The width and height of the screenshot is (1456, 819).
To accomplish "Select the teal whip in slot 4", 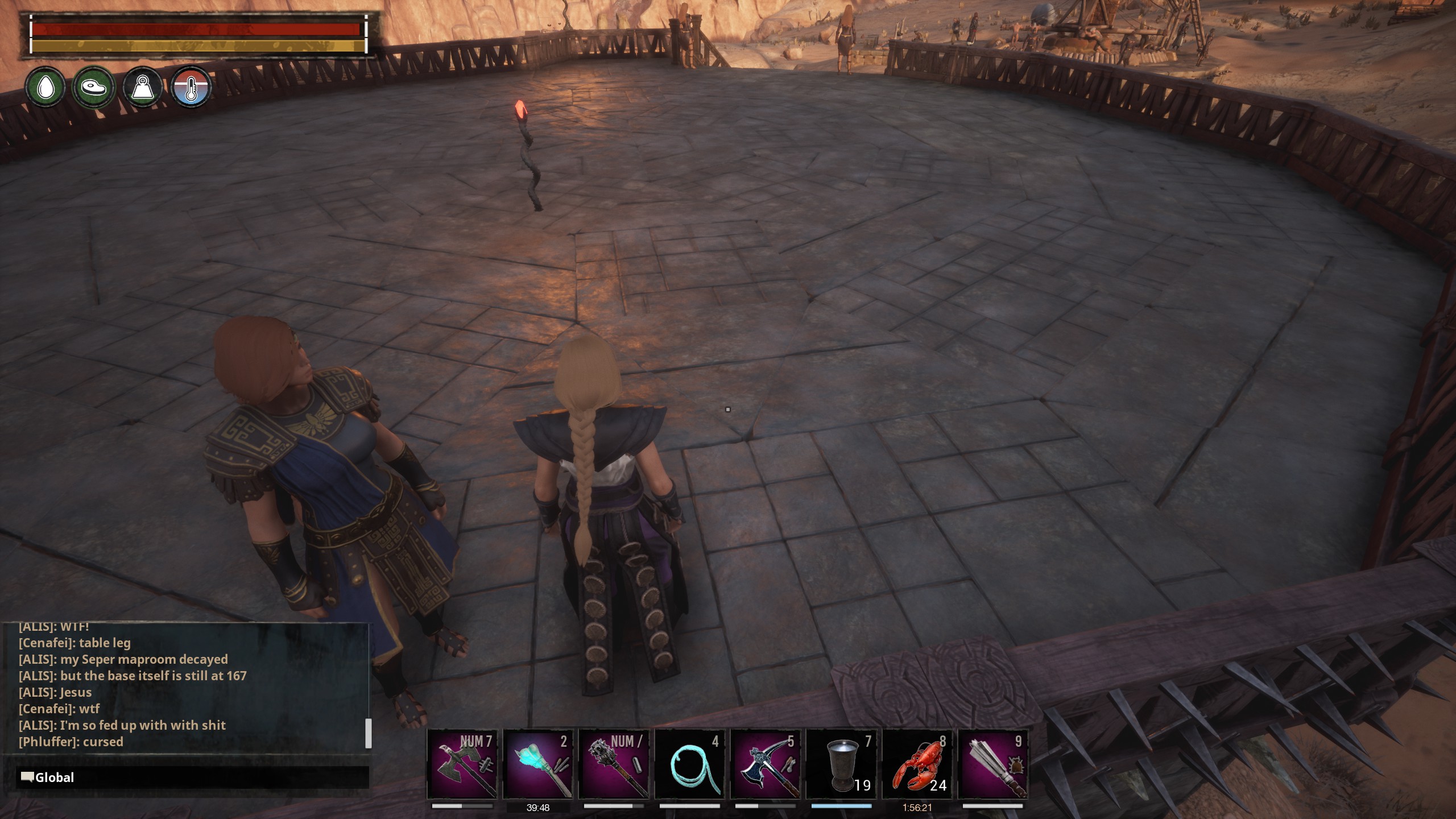I will click(x=690, y=764).
